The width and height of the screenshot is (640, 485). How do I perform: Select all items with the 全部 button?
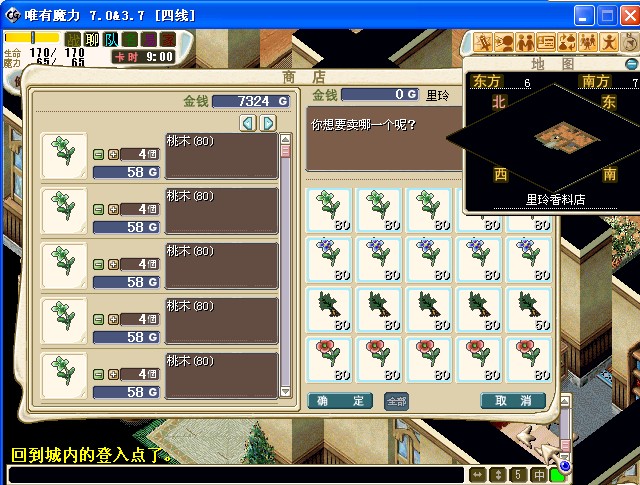point(396,401)
